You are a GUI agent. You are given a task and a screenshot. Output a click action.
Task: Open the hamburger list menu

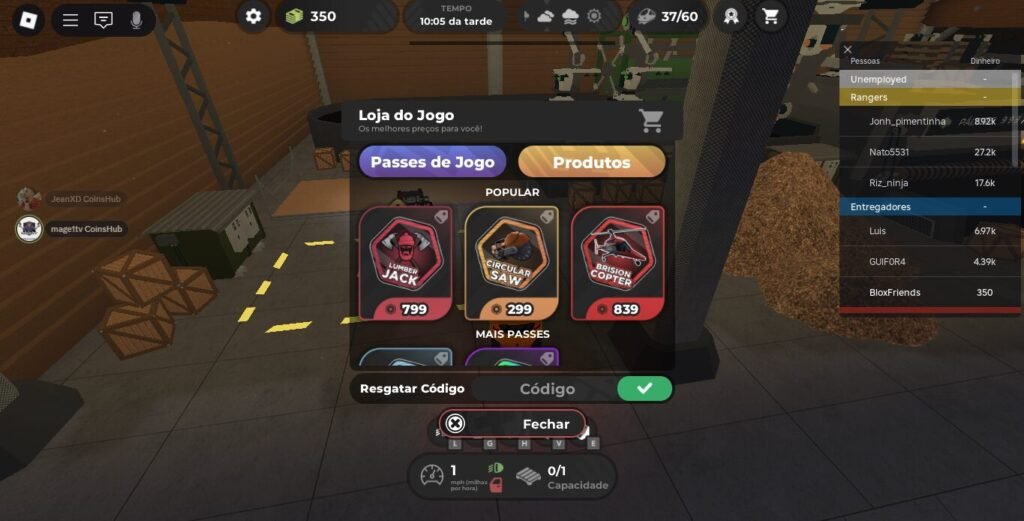tap(70, 20)
